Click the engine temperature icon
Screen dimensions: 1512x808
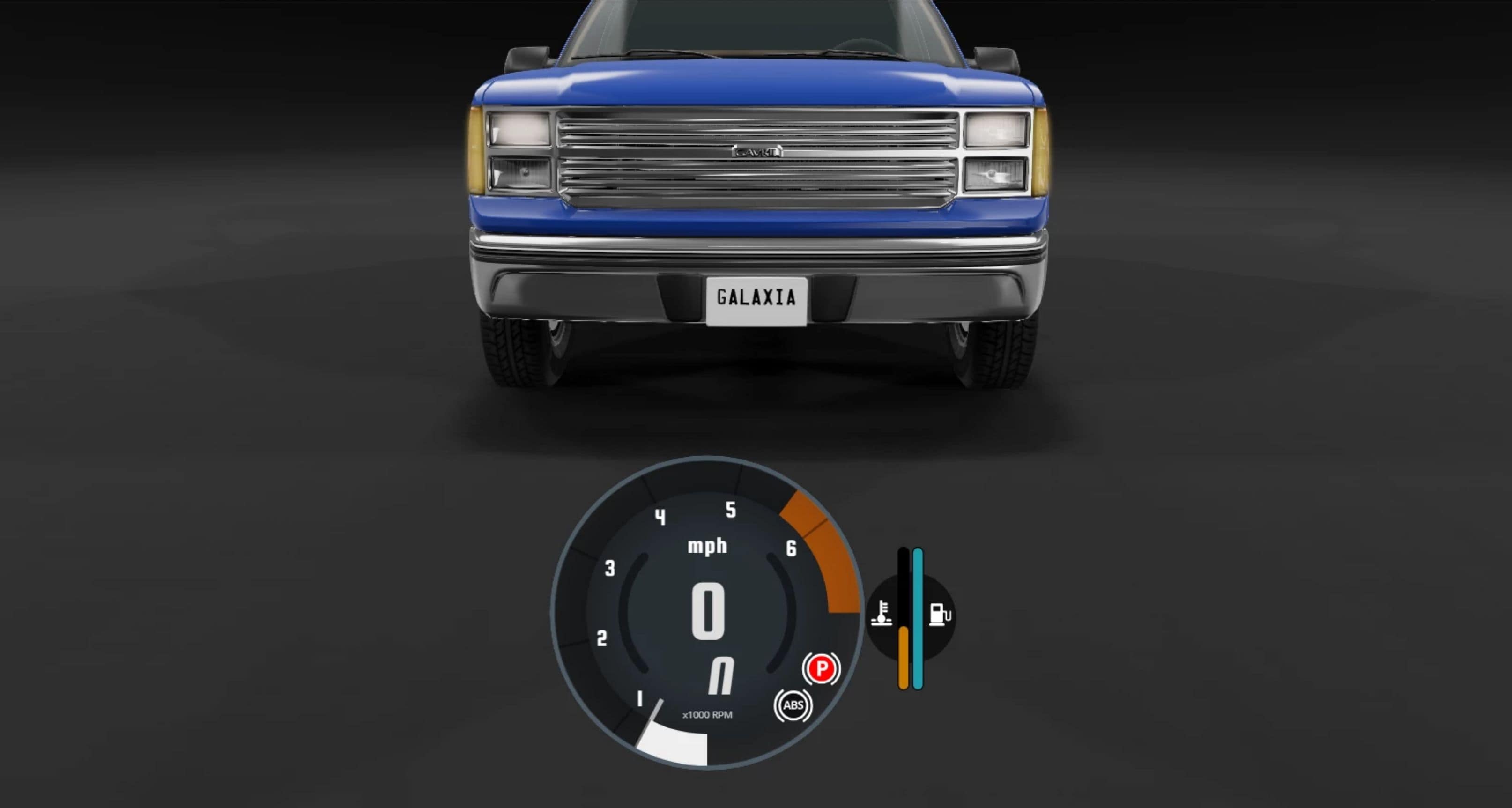881,614
